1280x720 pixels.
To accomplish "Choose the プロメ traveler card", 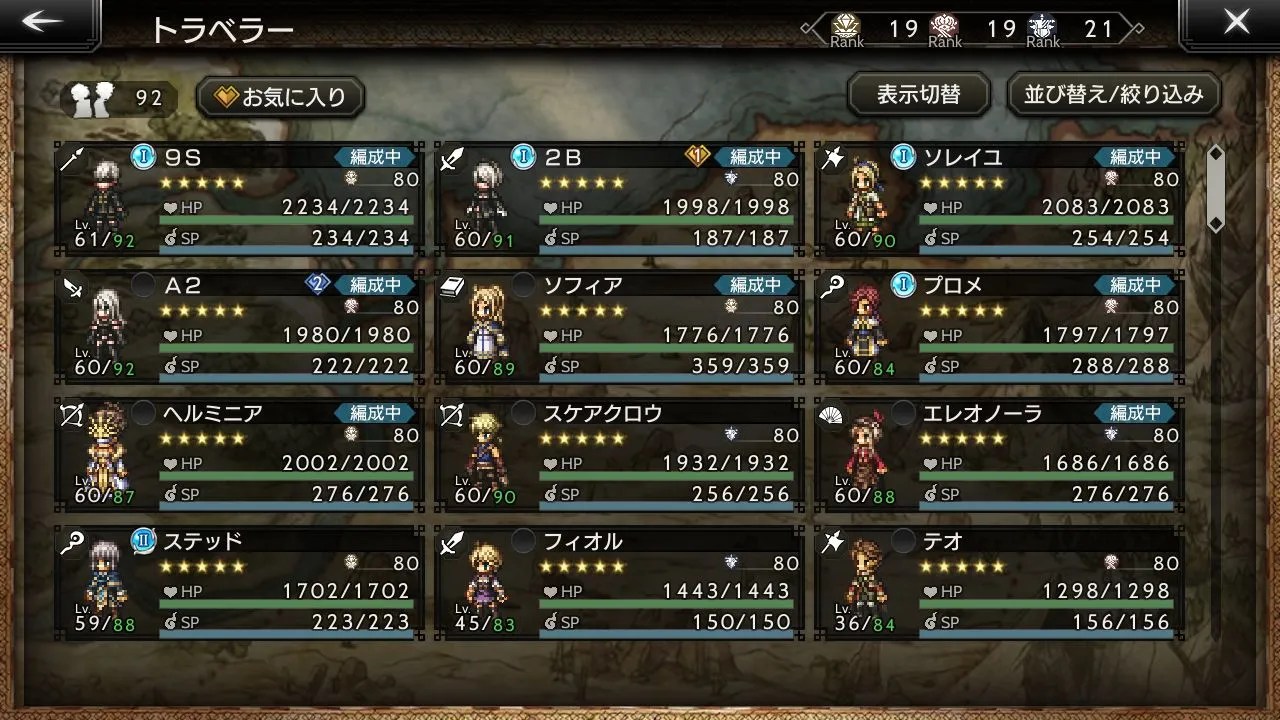I will [x=1000, y=327].
